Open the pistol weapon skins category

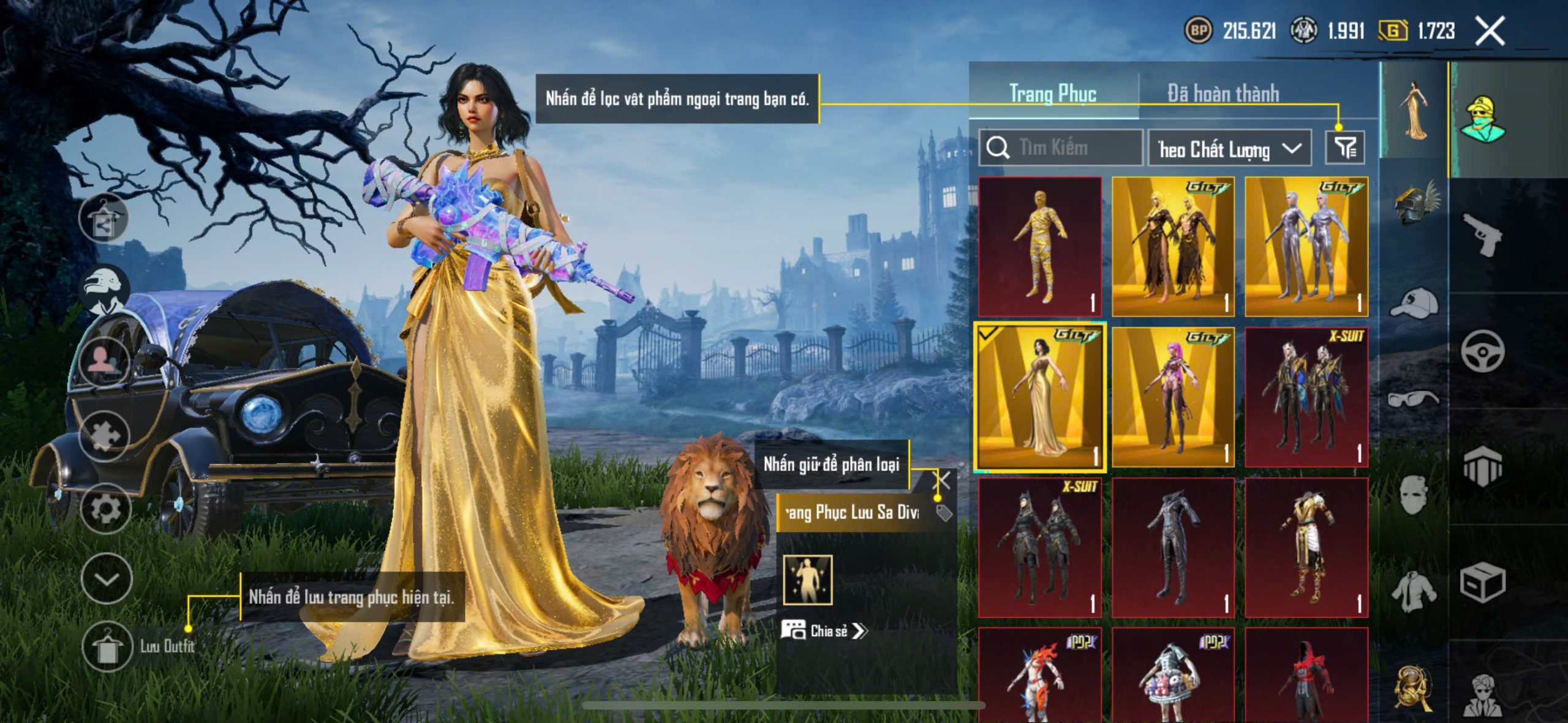1482,234
